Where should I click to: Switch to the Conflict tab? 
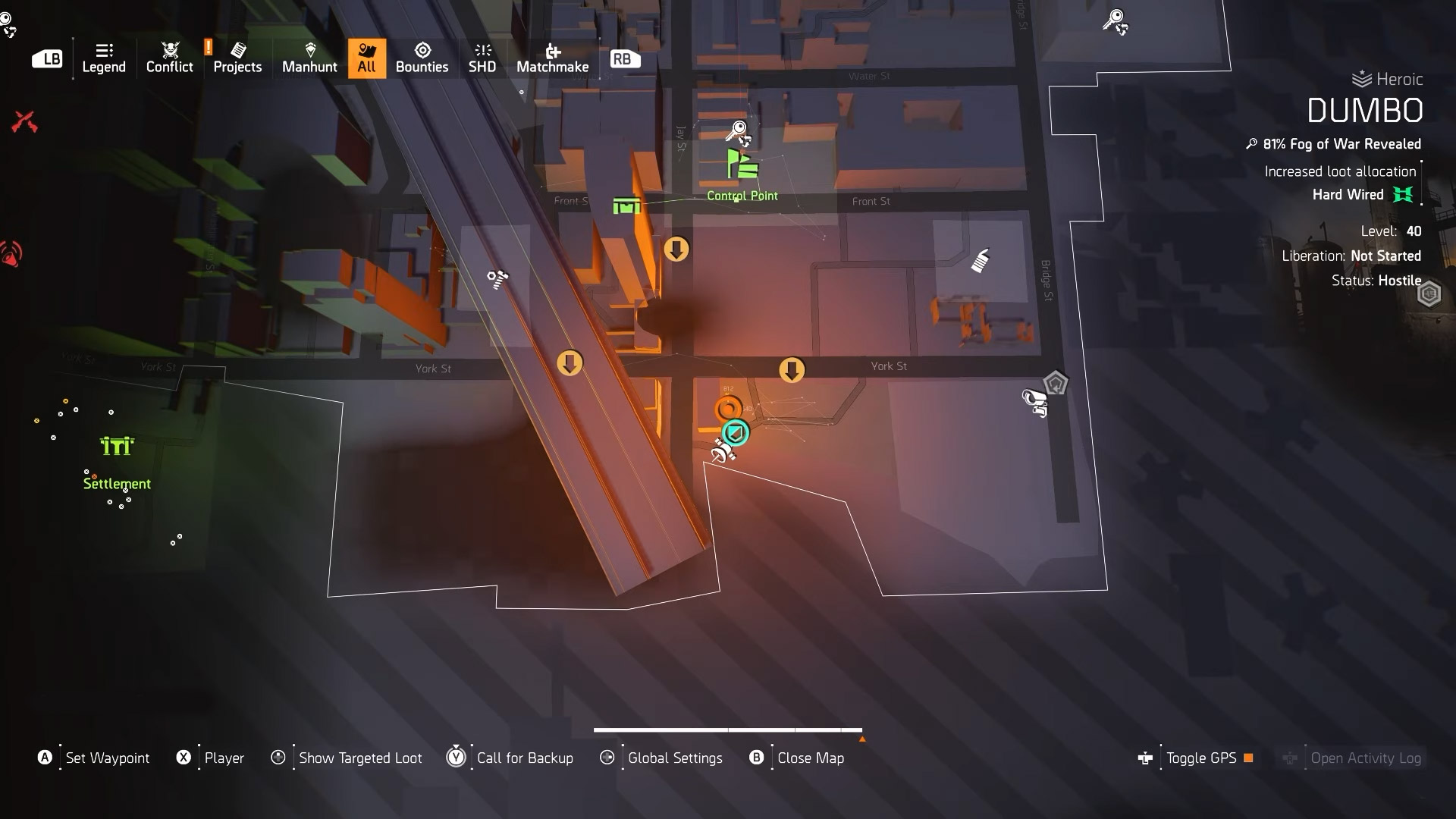[169, 58]
